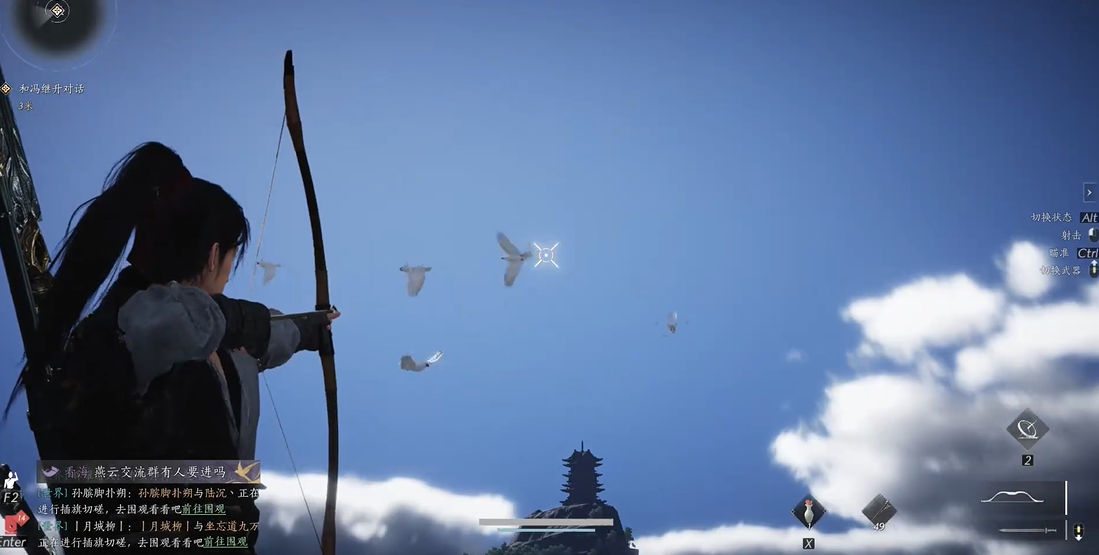Activate the bow skill diamond icon
The width and height of the screenshot is (1099, 555).
[x=1027, y=430]
